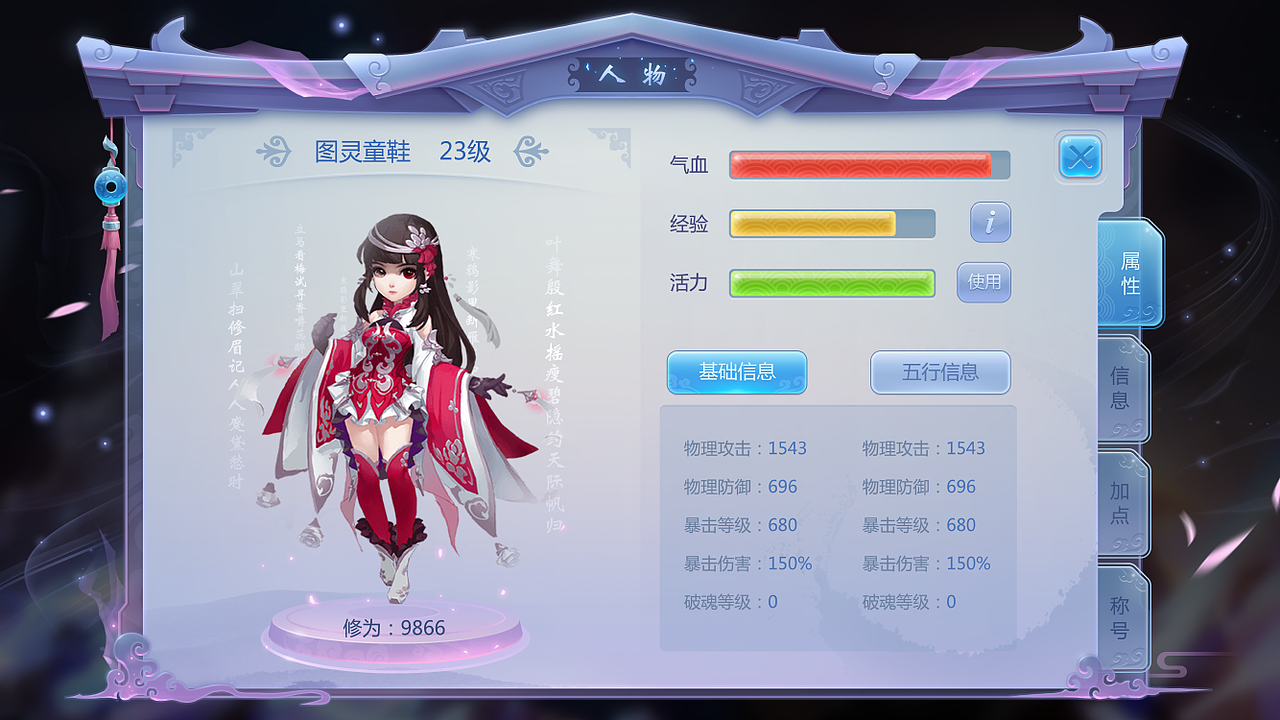Image resolution: width=1280 pixels, height=720 pixels.
Task: Click the red 气血 health bar
Action: pyautogui.click(x=869, y=165)
